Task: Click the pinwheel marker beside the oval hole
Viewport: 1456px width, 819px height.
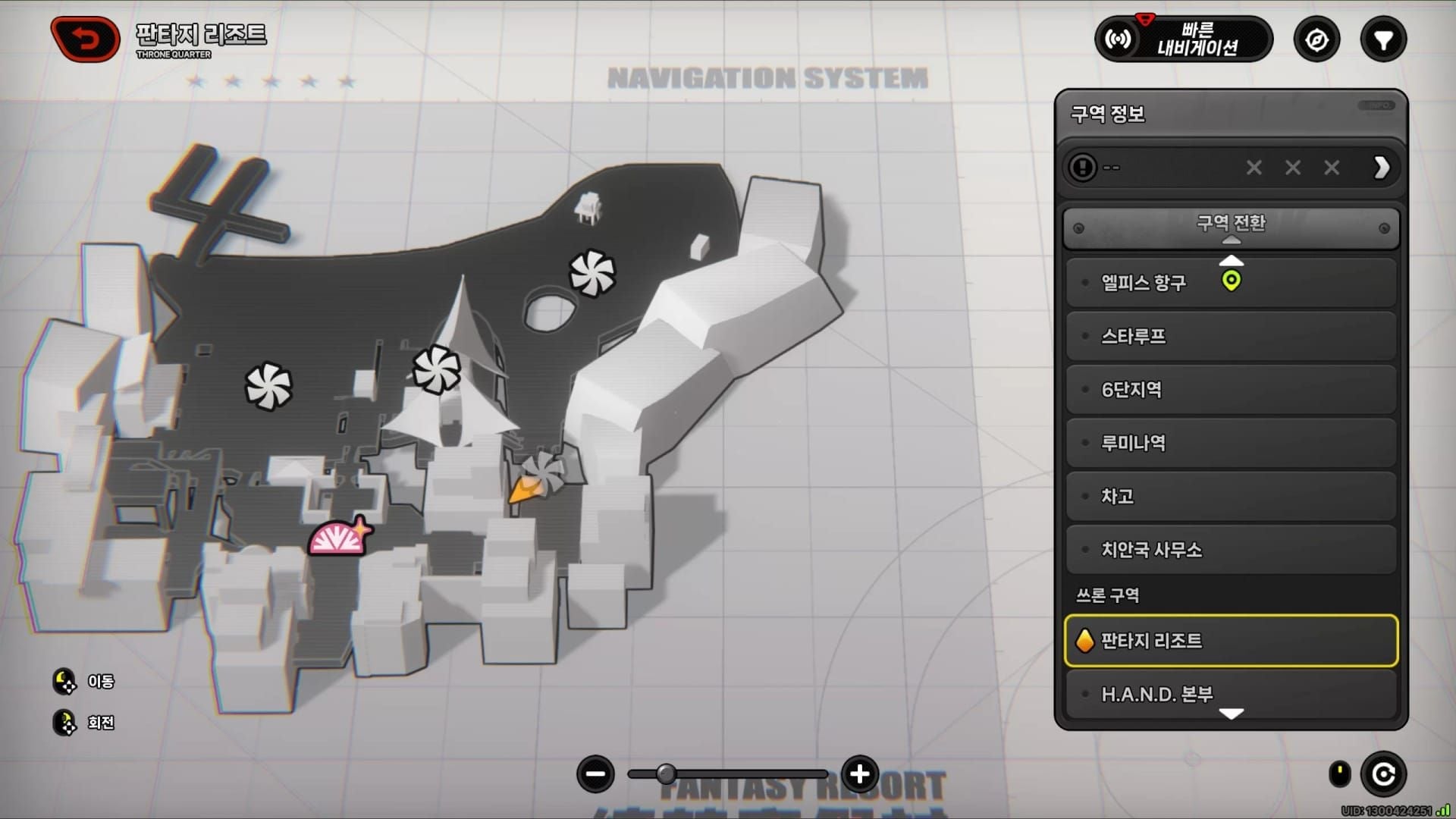Action: 591,273
